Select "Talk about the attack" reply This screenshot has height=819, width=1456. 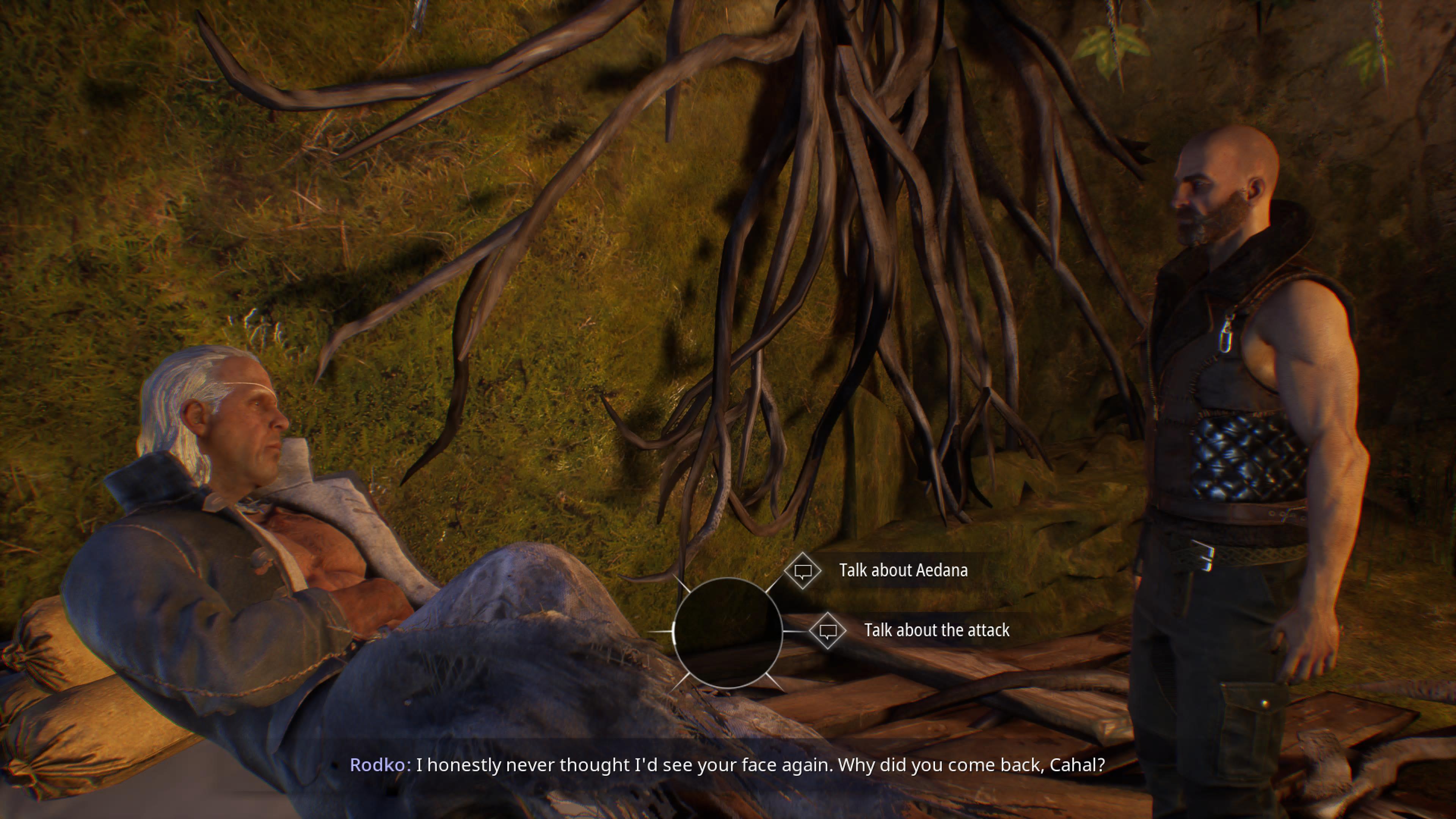click(935, 630)
